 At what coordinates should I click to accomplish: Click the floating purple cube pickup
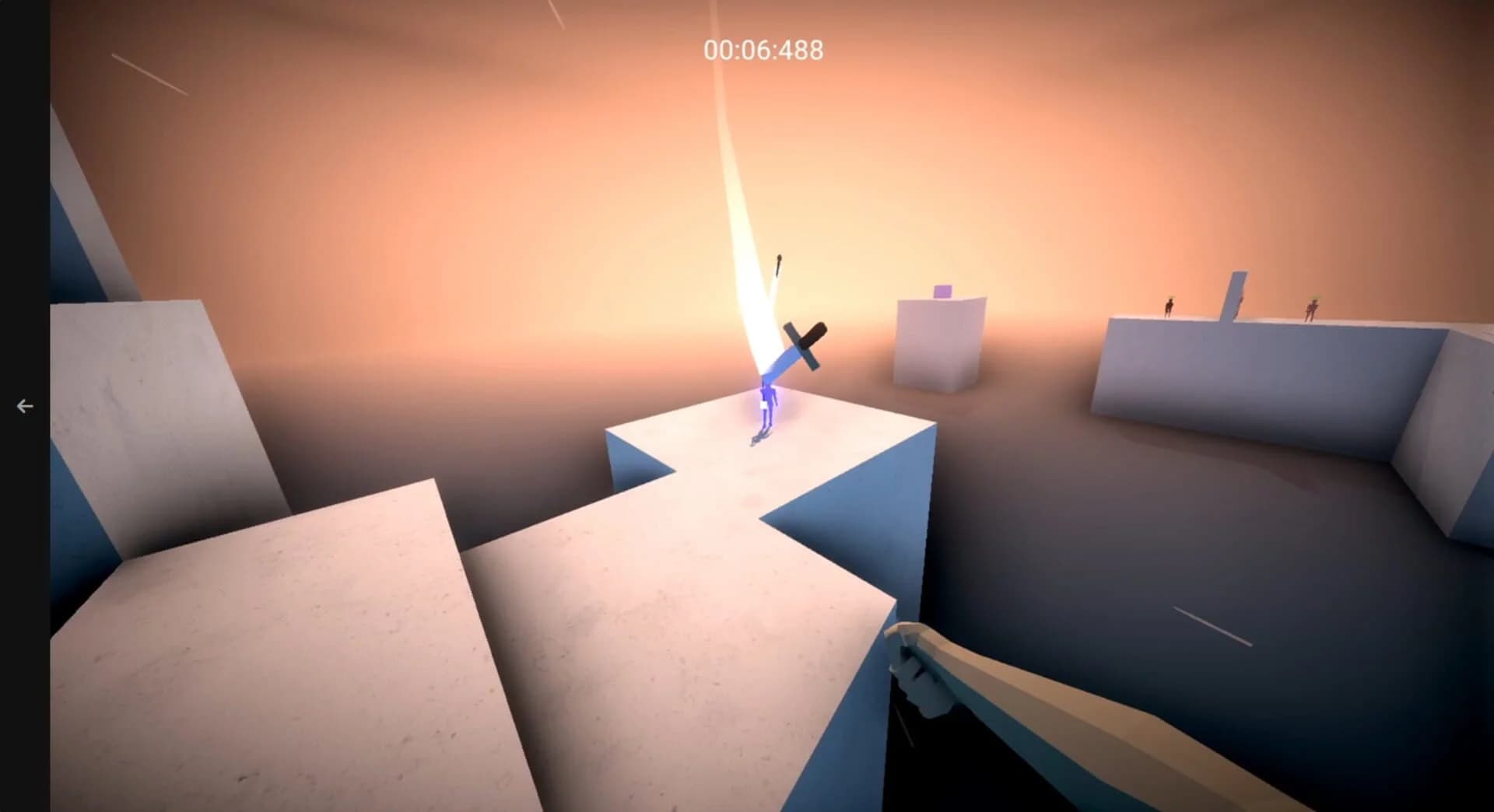pos(943,289)
